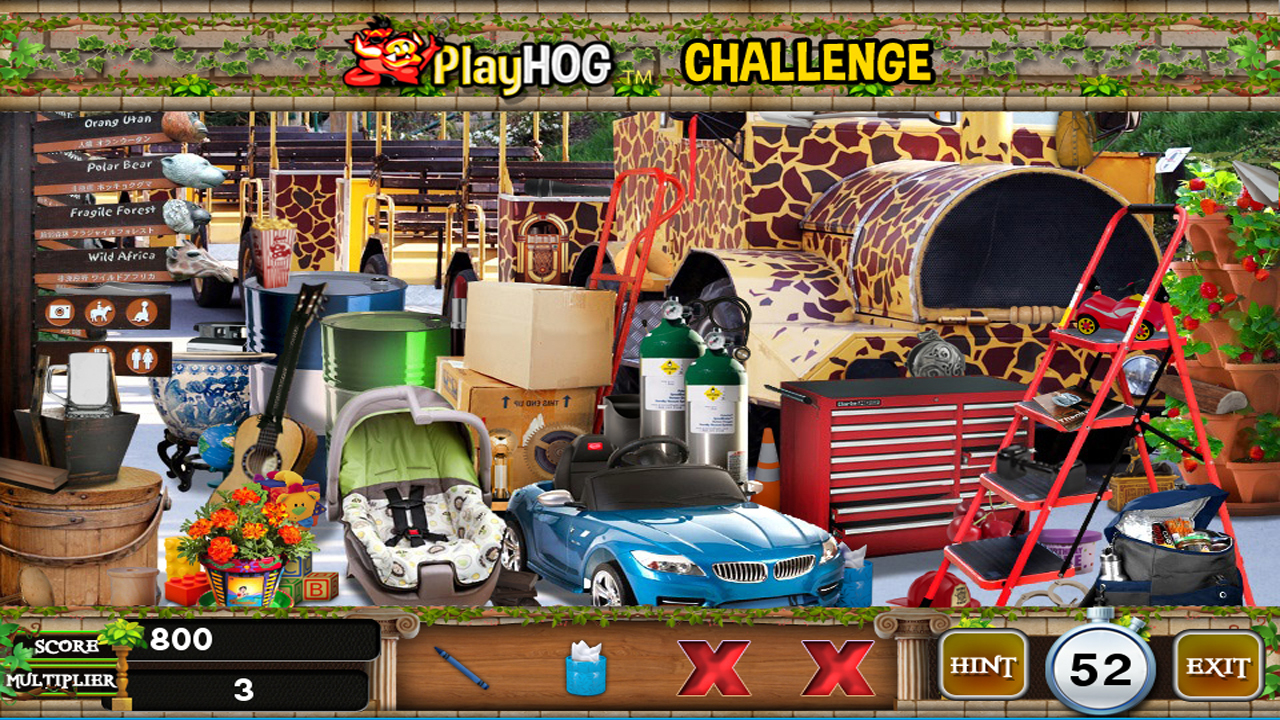Open the Wild Africa signpost label
This screenshot has width=1280, height=720.
[x=121, y=256]
